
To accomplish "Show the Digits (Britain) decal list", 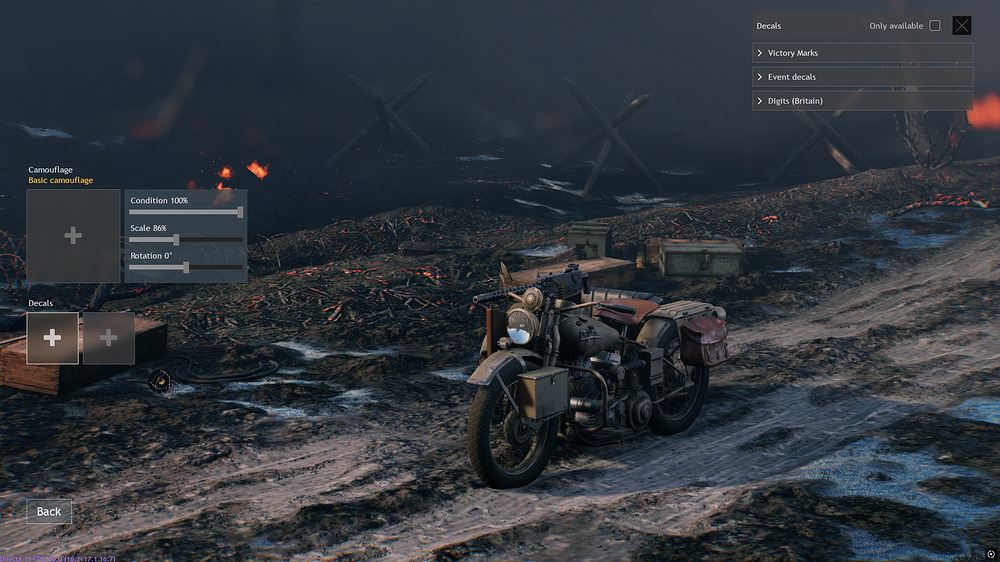I will (x=862, y=101).
